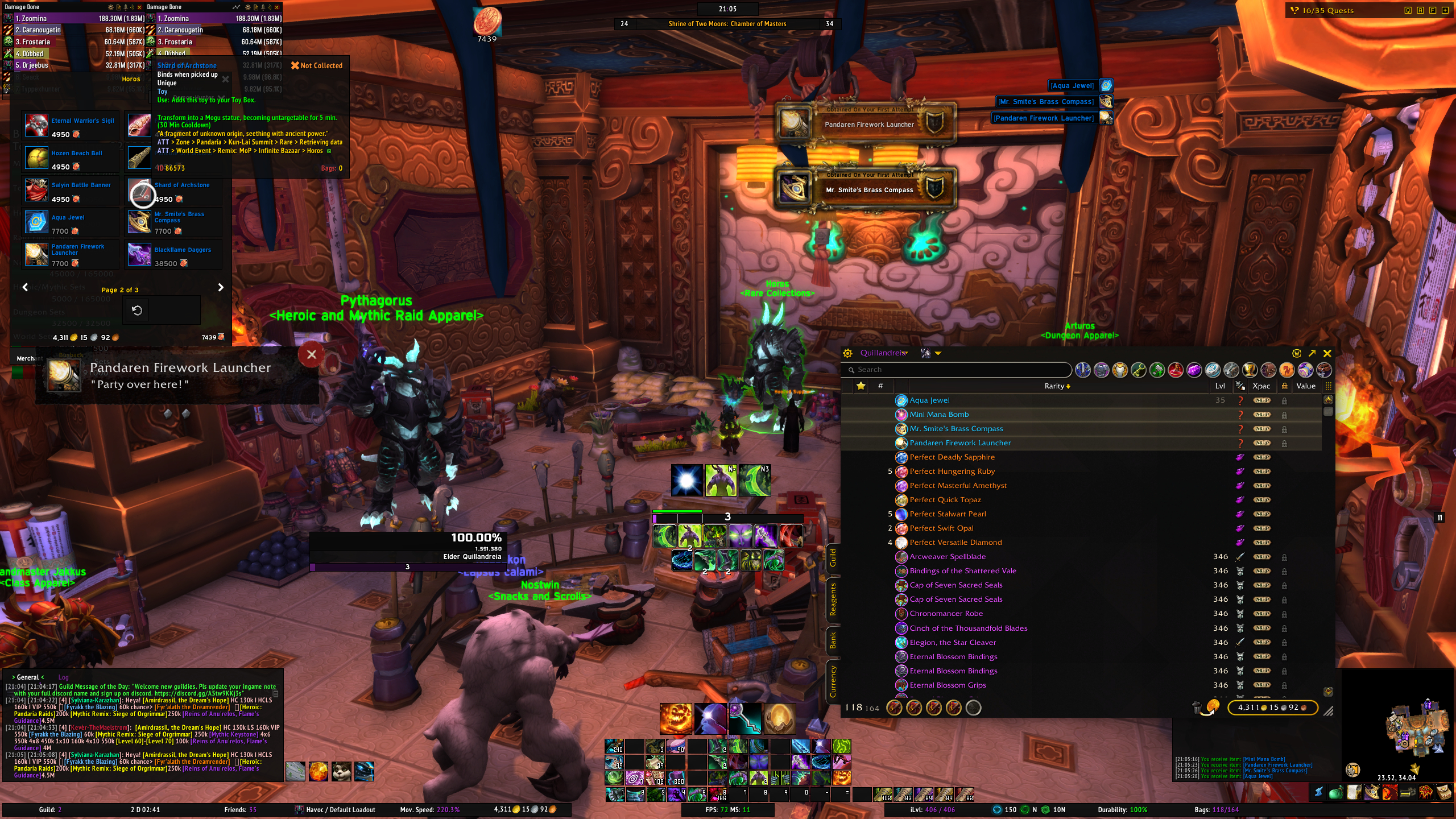Switch to the Reagents tab

pos(833,599)
